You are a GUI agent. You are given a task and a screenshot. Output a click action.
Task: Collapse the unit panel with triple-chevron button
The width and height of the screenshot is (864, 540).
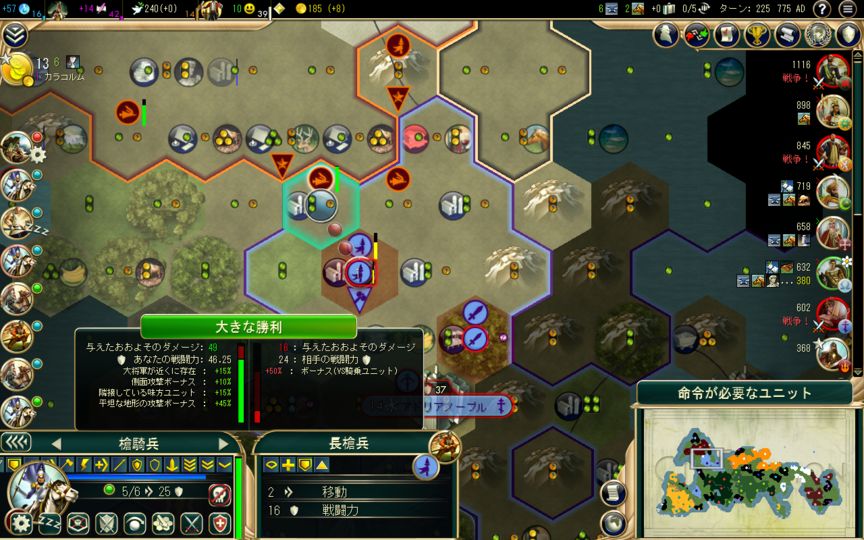[14, 443]
